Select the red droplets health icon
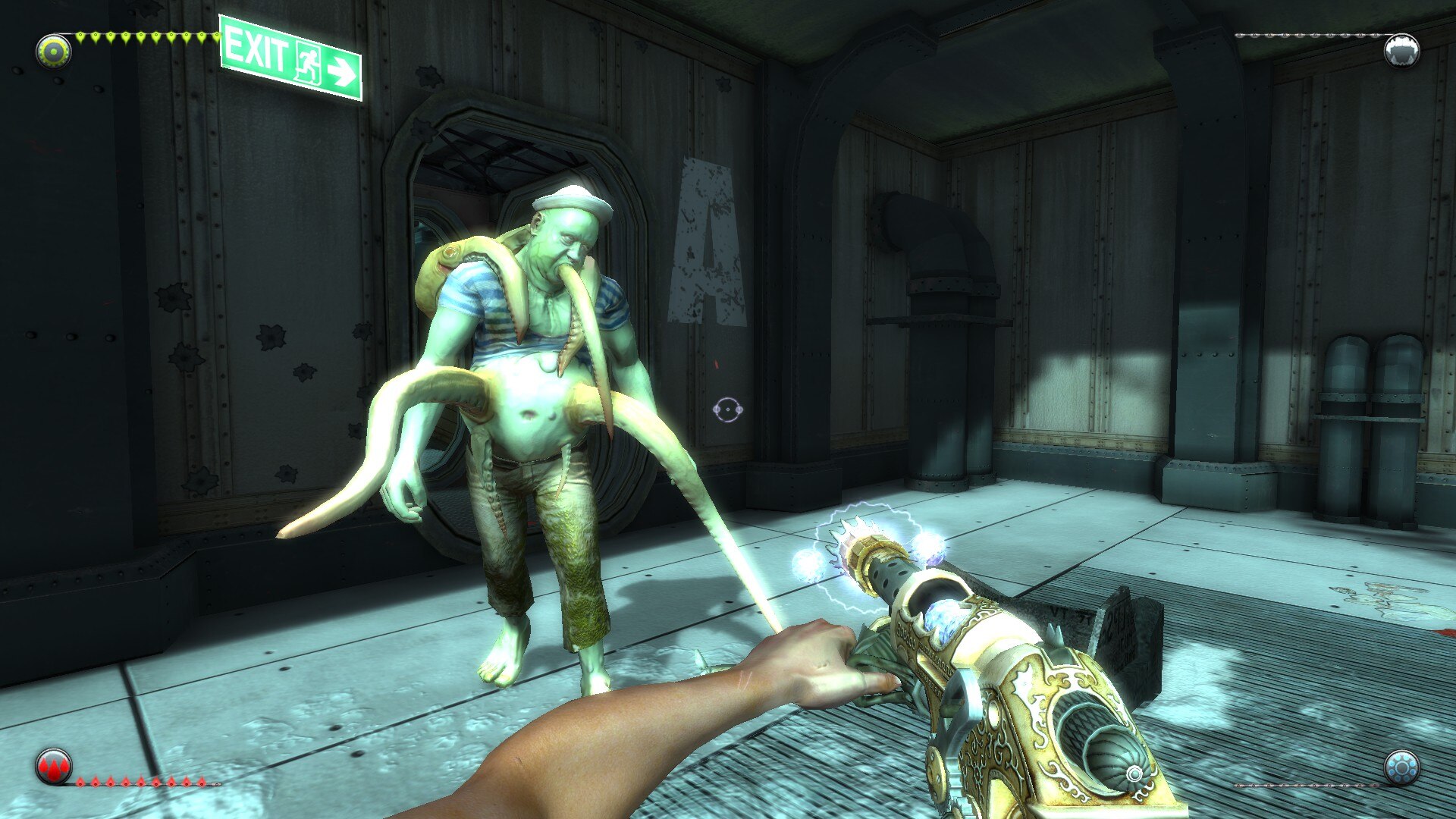The height and width of the screenshot is (819, 1456). (54, 767)
